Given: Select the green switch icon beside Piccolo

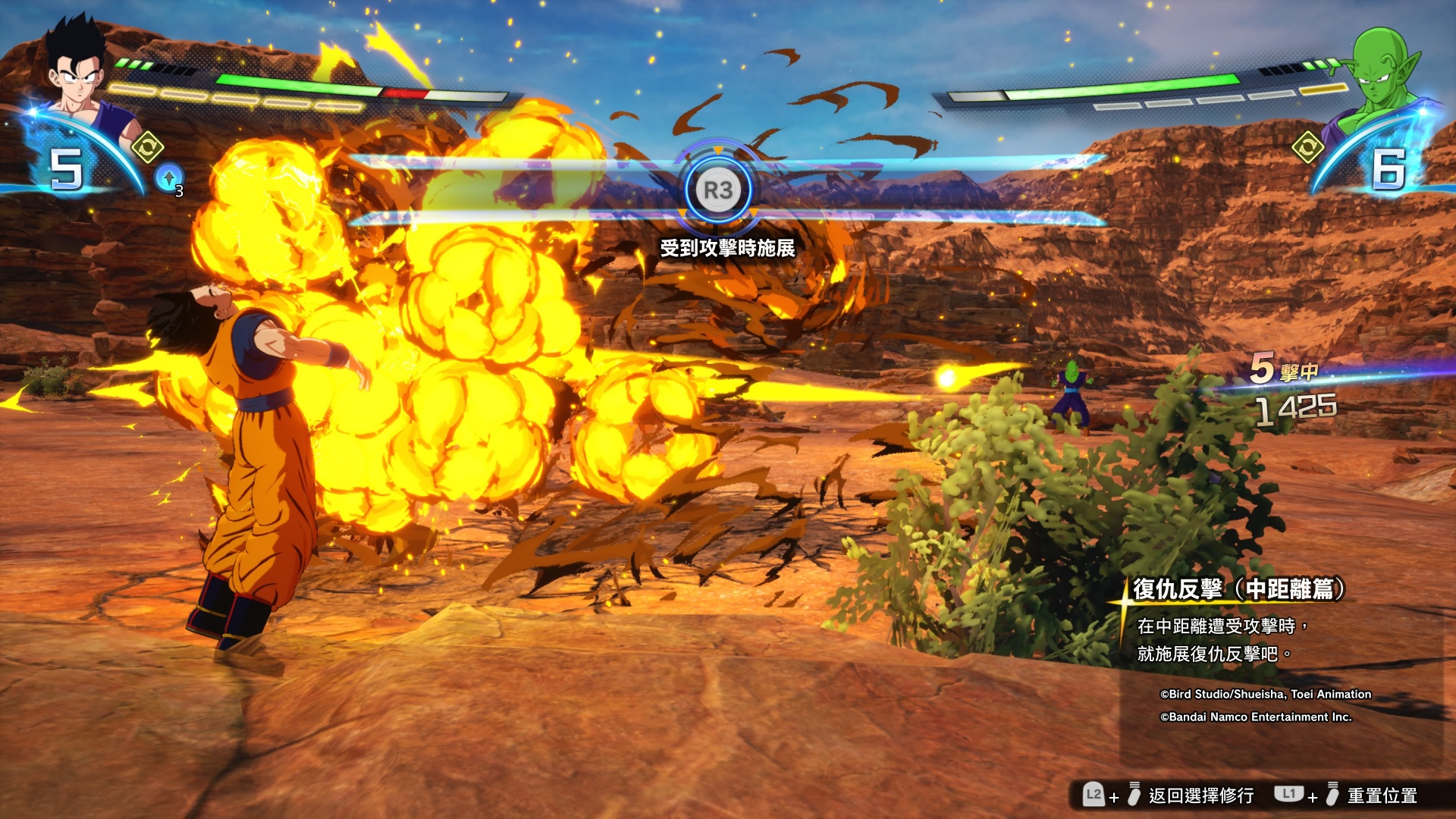Looking at the screenshot, I should click(x=1307, y=147).
